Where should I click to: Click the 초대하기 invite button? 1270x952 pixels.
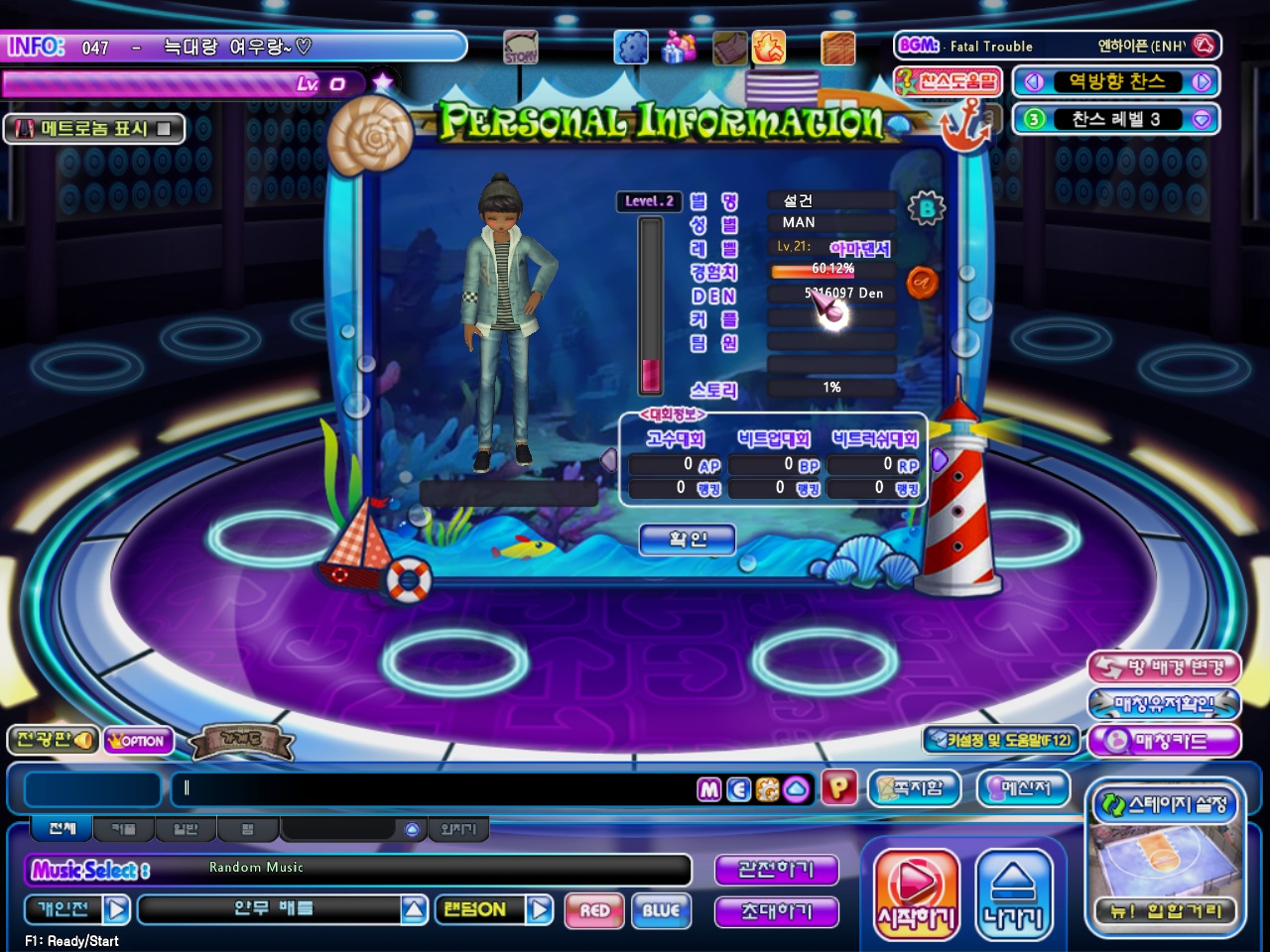click(776, 911)
